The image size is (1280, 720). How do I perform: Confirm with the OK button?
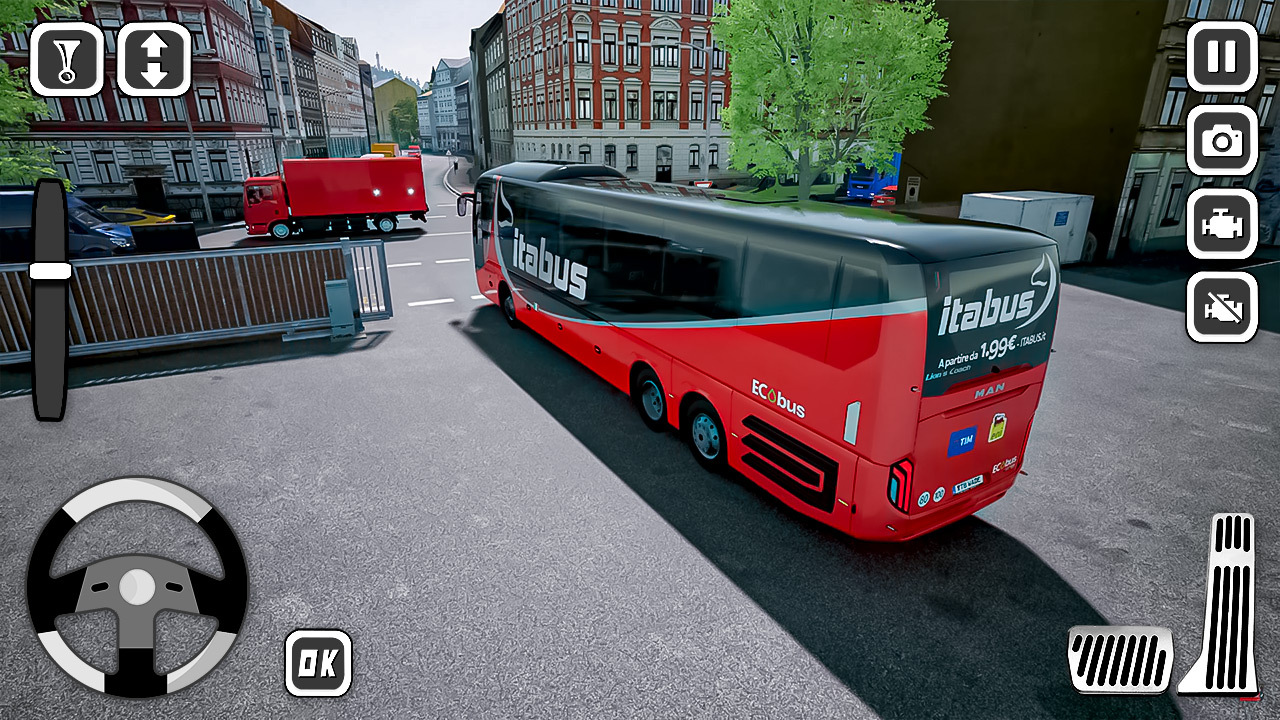coord(318,663)
